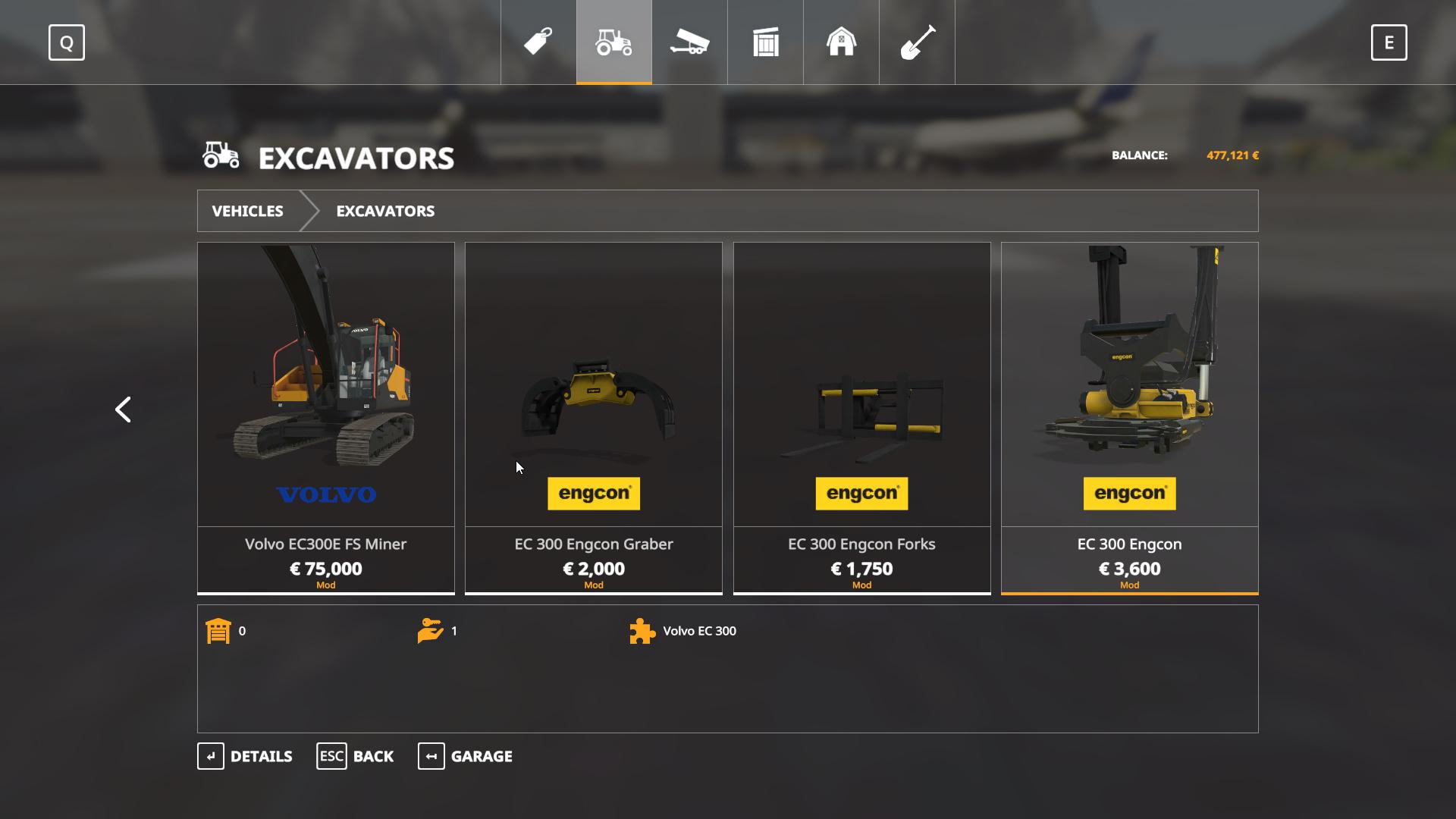Return to the Vehicles breadcrumb
This screenshot has height=819, width=1456.
(x=247, y=211)
